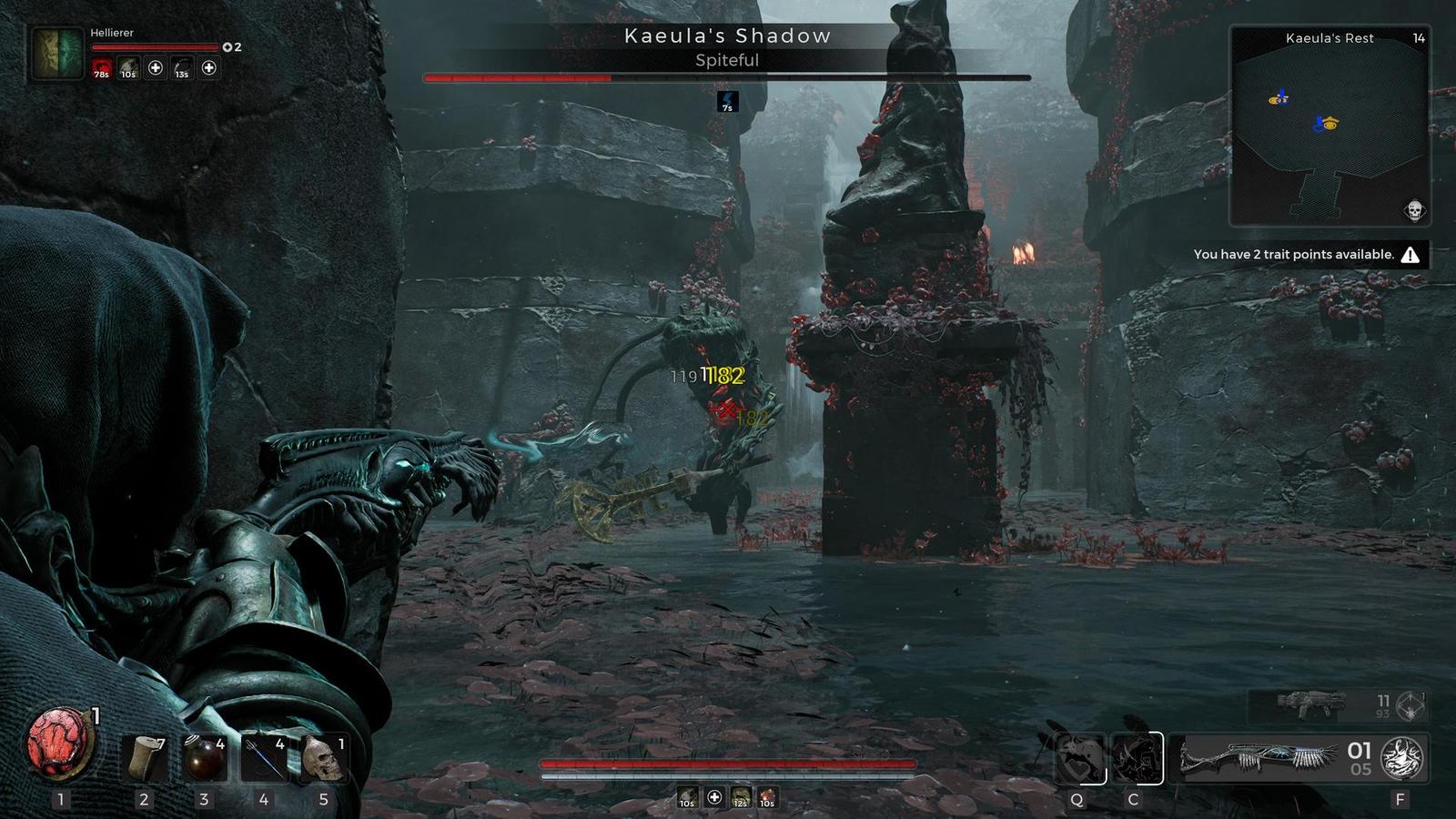Trigger the crossbow's weapon mod icon
This screenshot has width=1456, height=819.
pyautogui.click(x=1402, y=757)
